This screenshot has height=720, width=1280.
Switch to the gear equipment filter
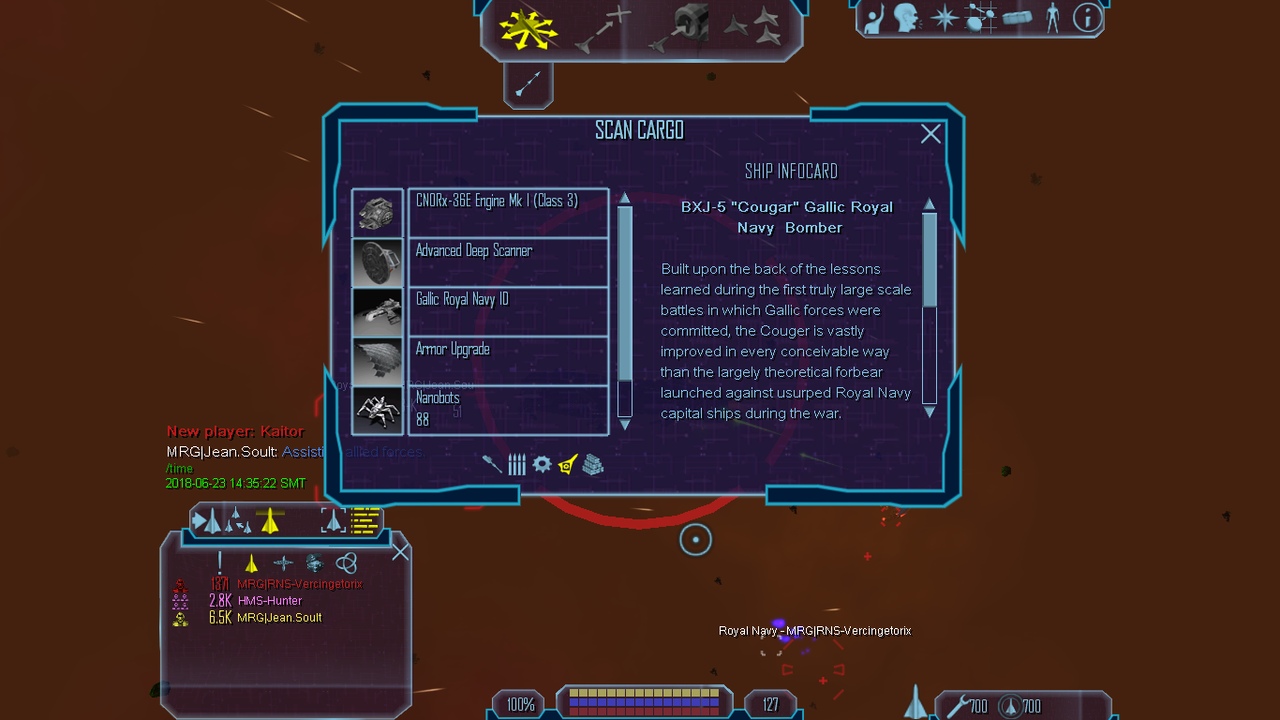point(542,464)
